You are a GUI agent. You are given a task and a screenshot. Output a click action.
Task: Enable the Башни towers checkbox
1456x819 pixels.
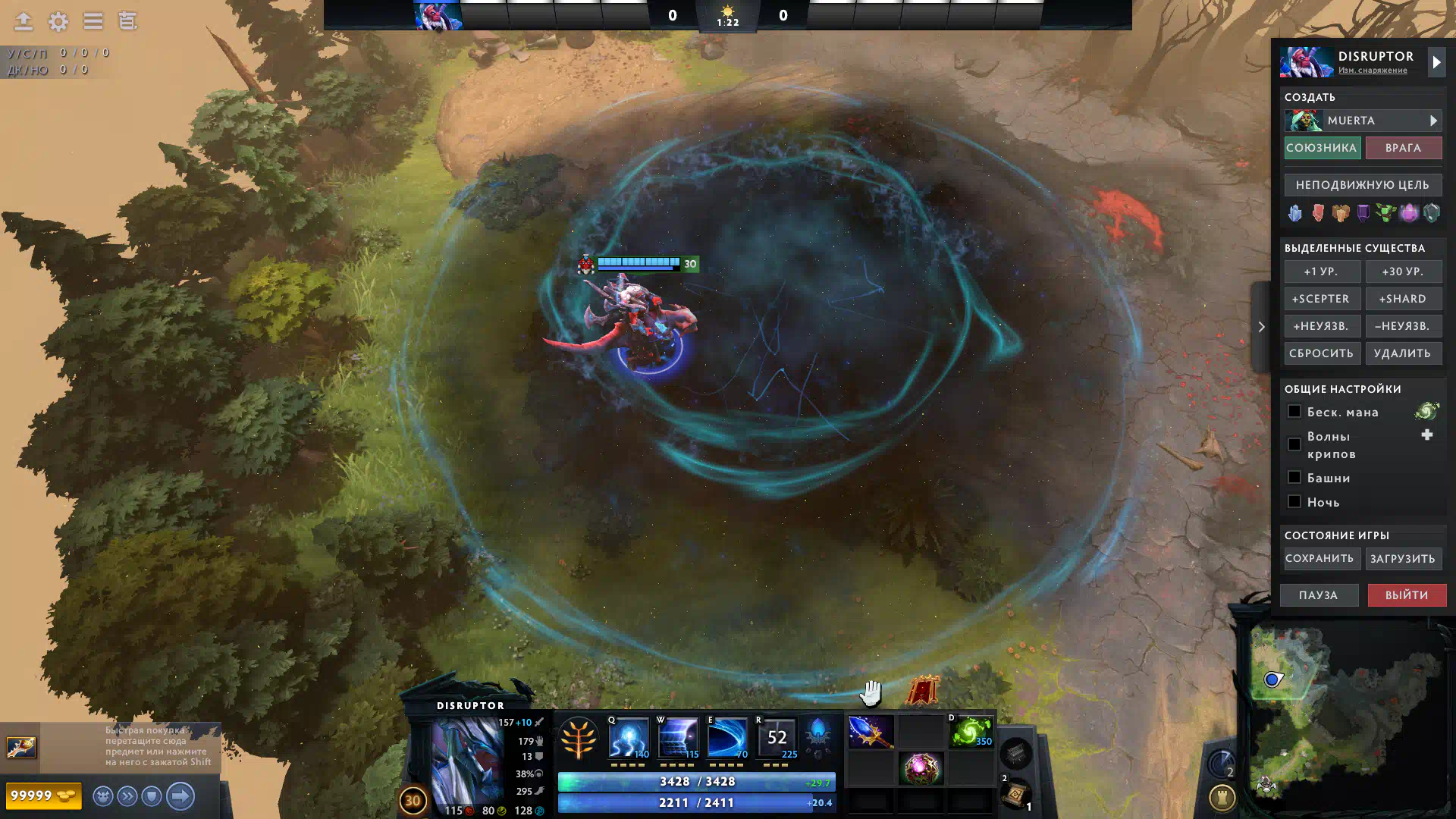(1294, 478)
